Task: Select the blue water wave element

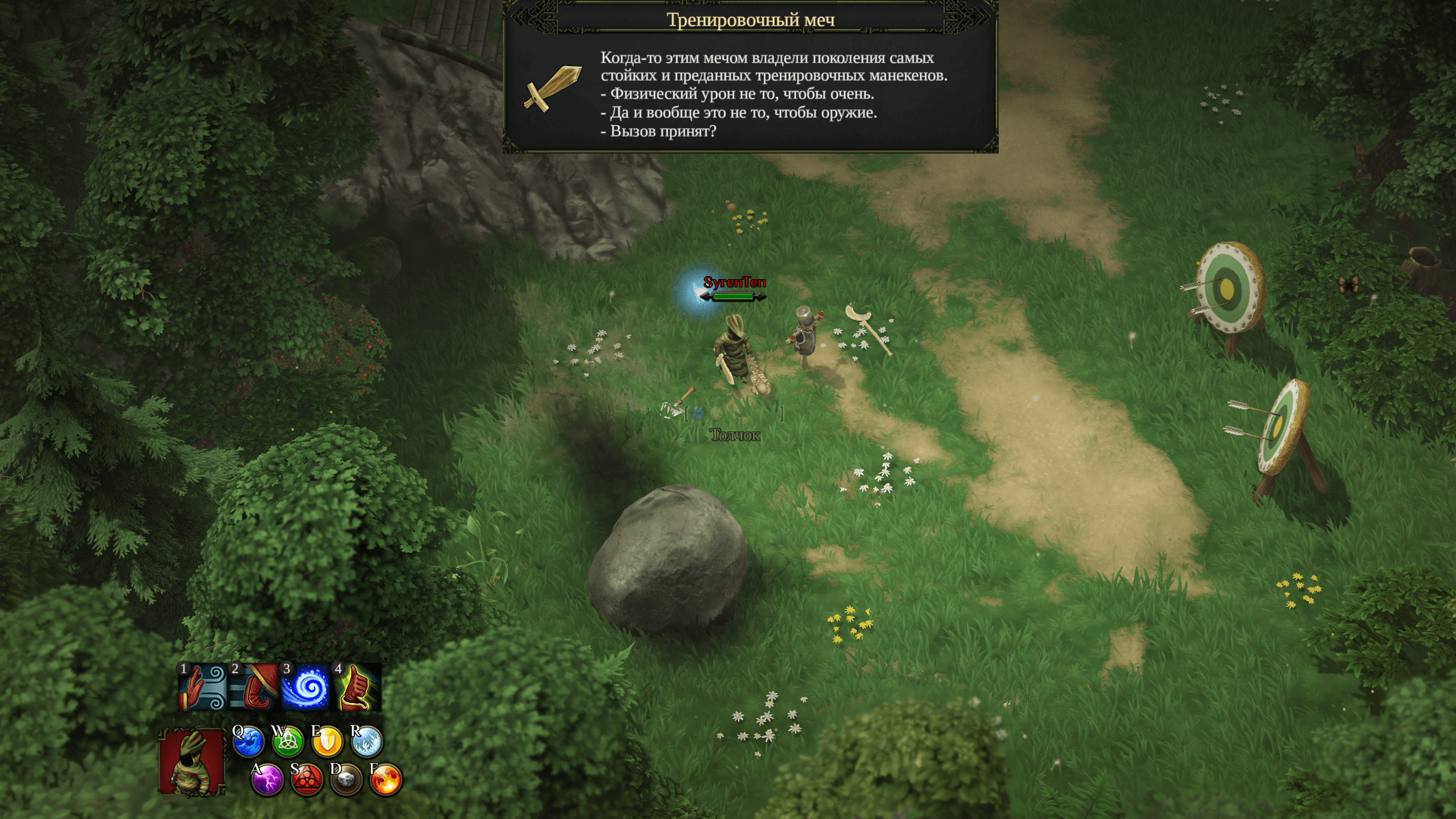Action: coord(248,742)
